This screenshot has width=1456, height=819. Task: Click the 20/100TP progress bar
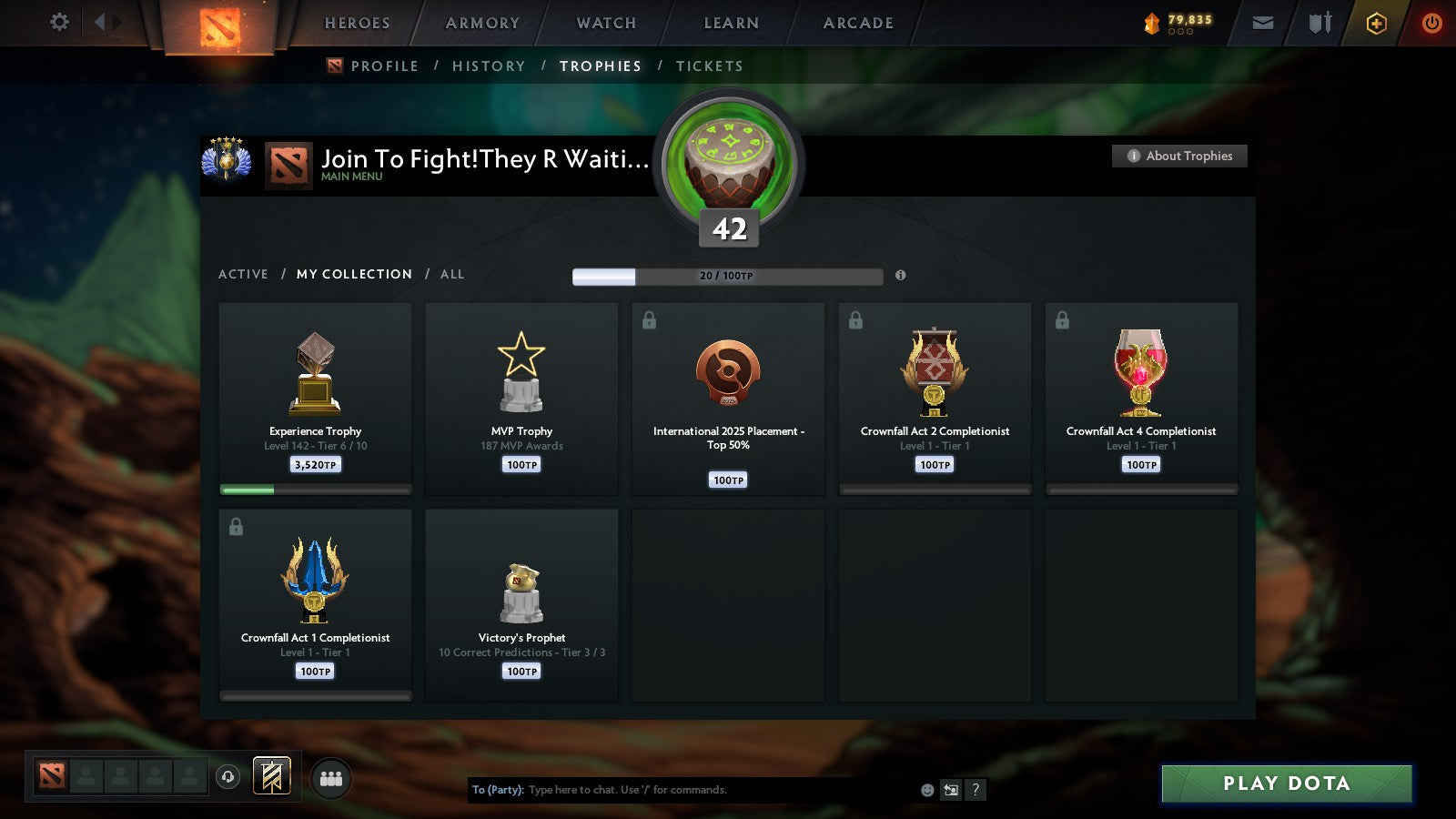click(x=727, y=276)
